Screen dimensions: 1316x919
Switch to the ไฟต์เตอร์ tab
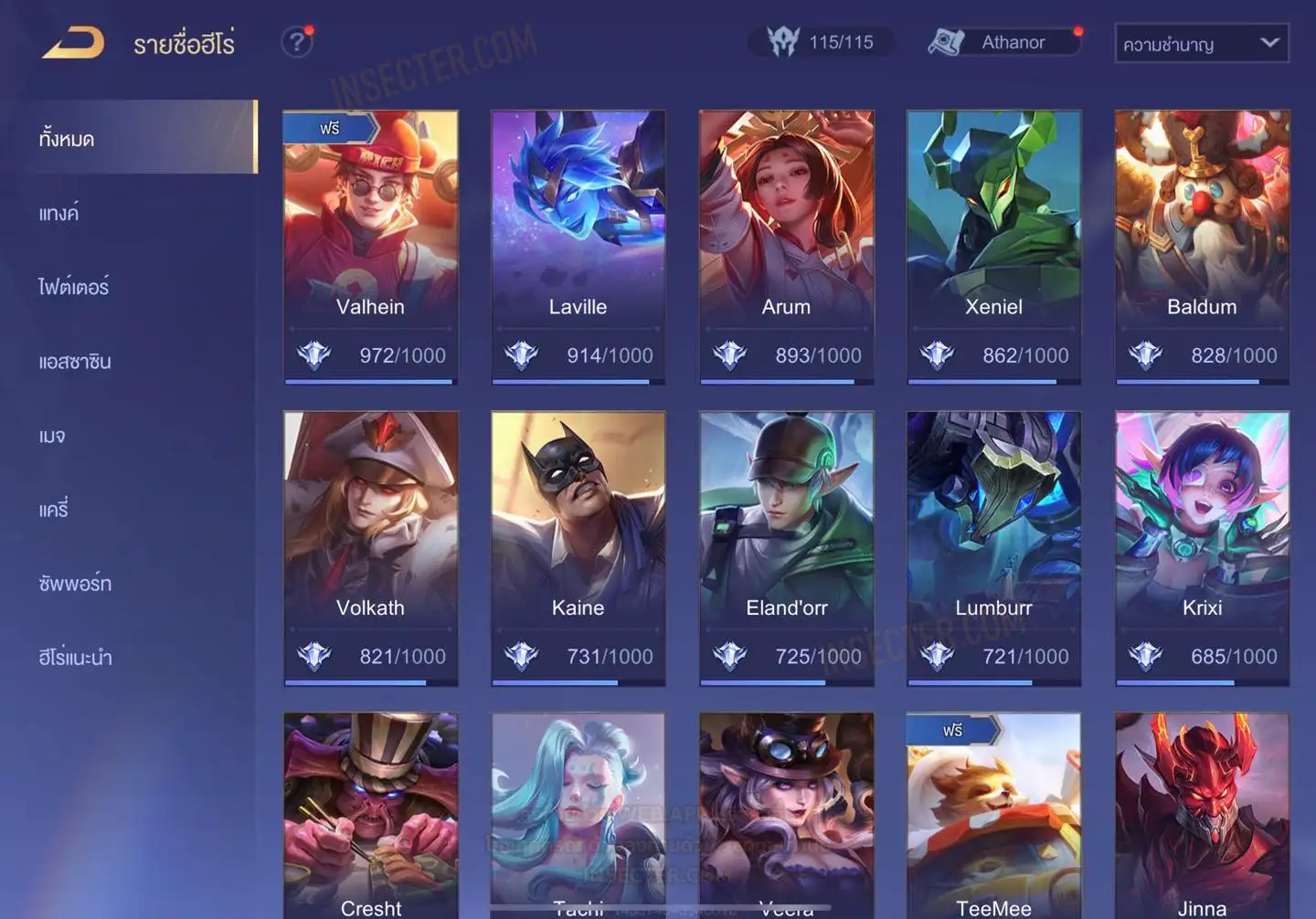[73, 288]
